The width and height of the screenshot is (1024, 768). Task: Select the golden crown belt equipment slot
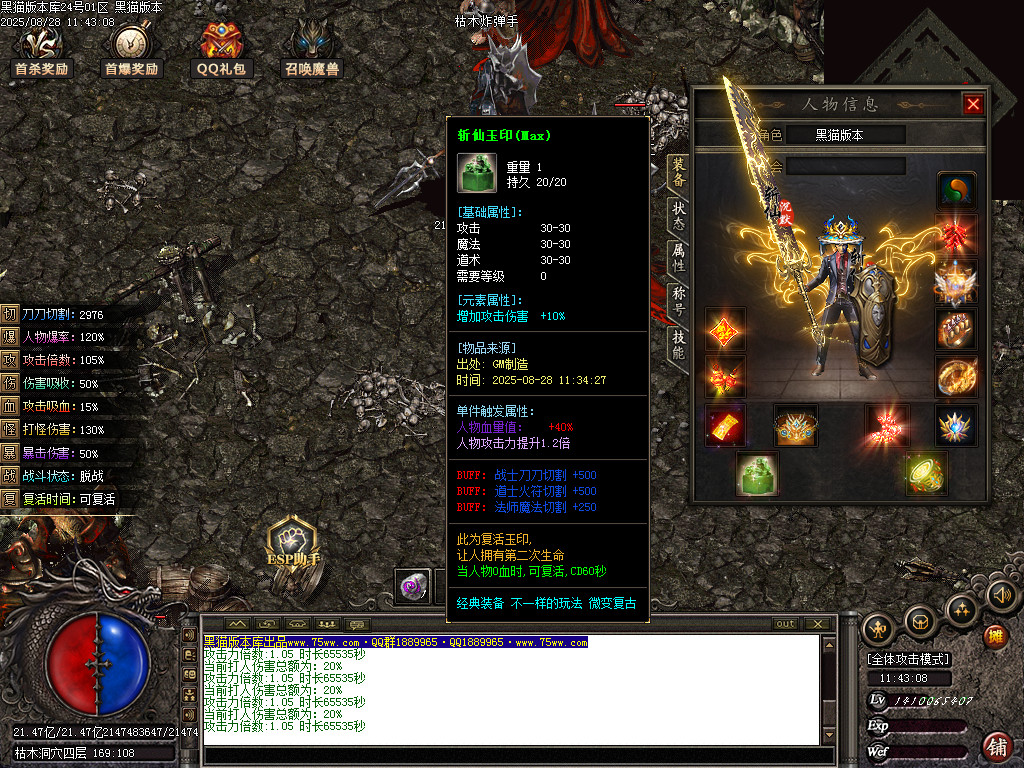[x=796, y=426]
